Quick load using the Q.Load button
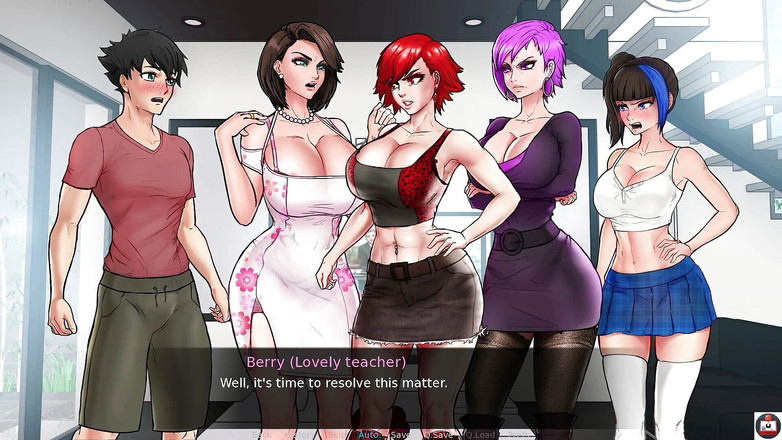 tap(481, 435)
